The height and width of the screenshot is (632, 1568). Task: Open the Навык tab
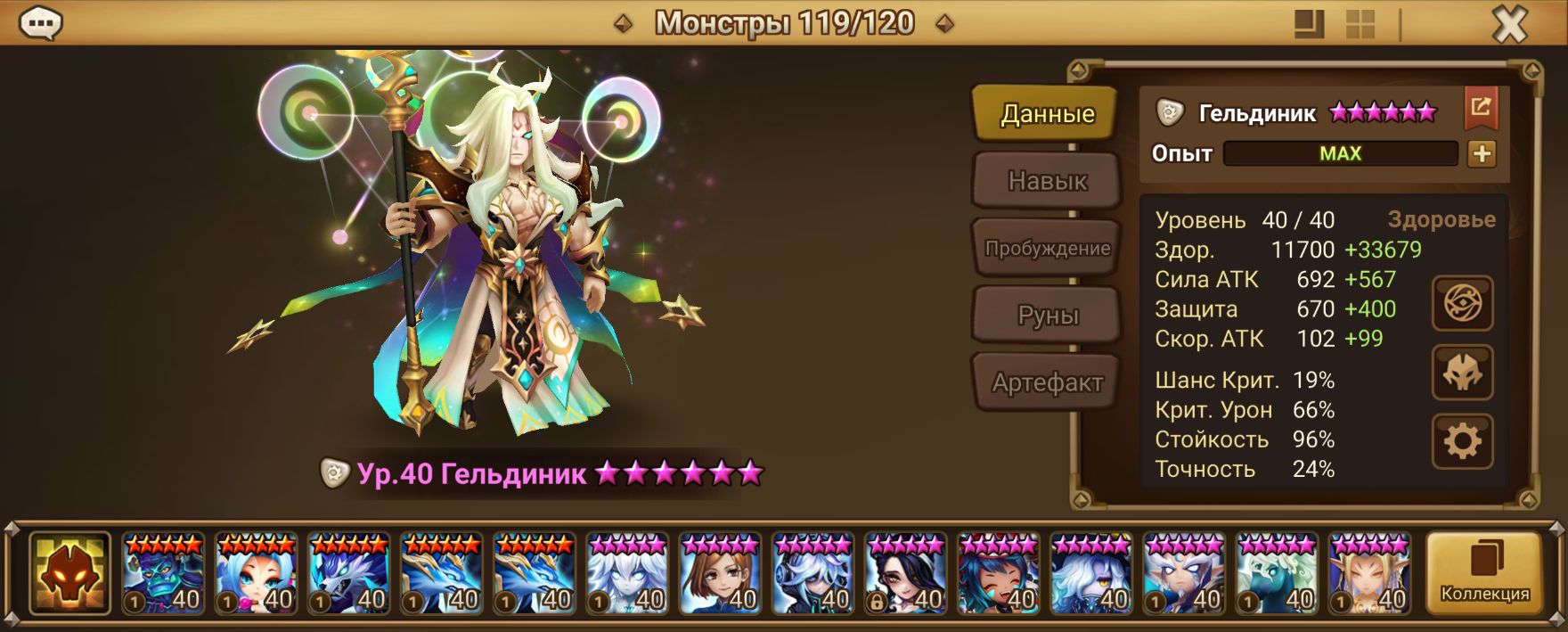(1047, 181)
